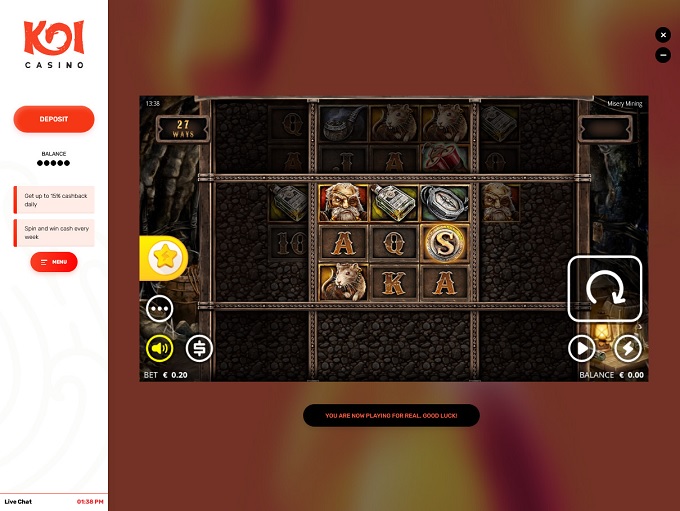The height and width of the screenshot is (511, 680).
Task: Open the yellow star bonus feature
Action: [161, 259]
